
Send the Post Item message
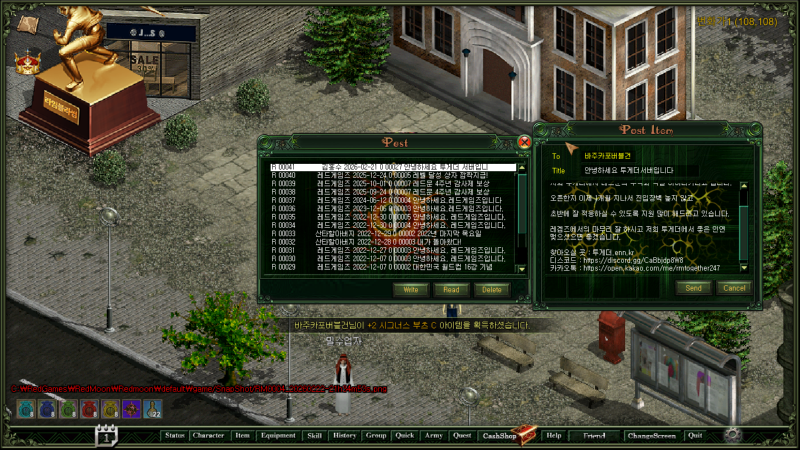(x=694, y=288)
